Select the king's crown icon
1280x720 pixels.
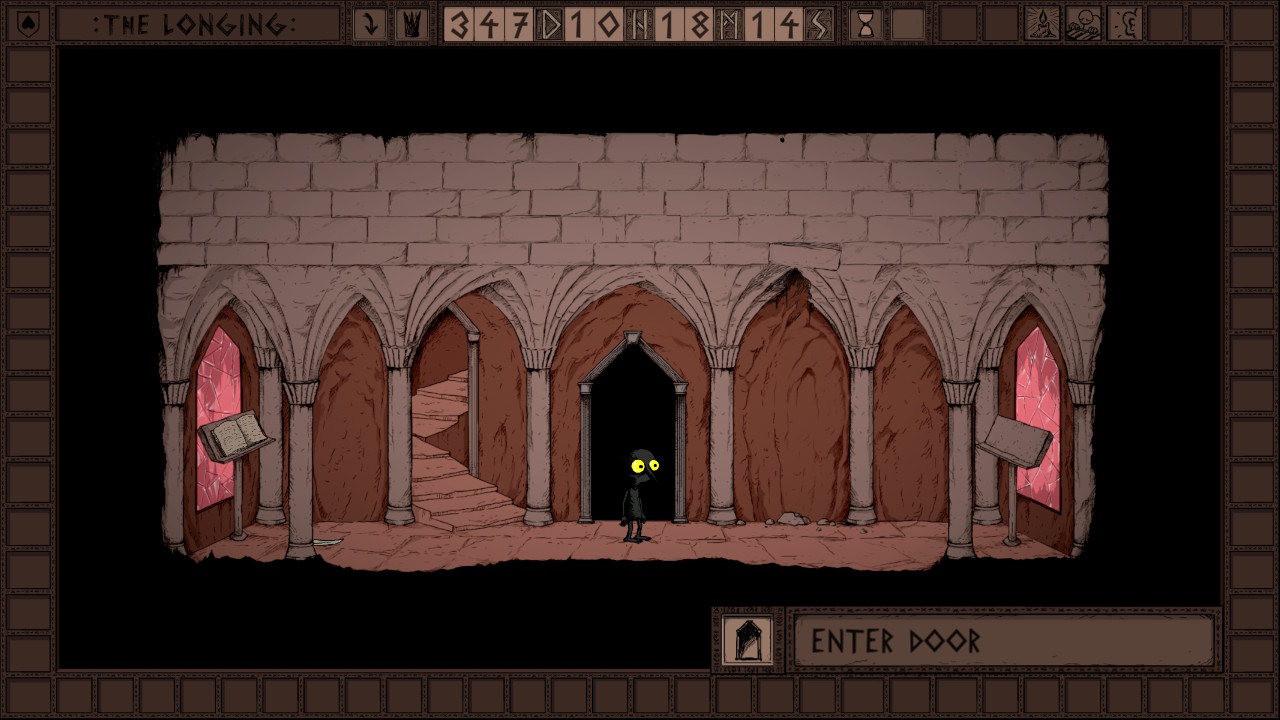[410, 24]
